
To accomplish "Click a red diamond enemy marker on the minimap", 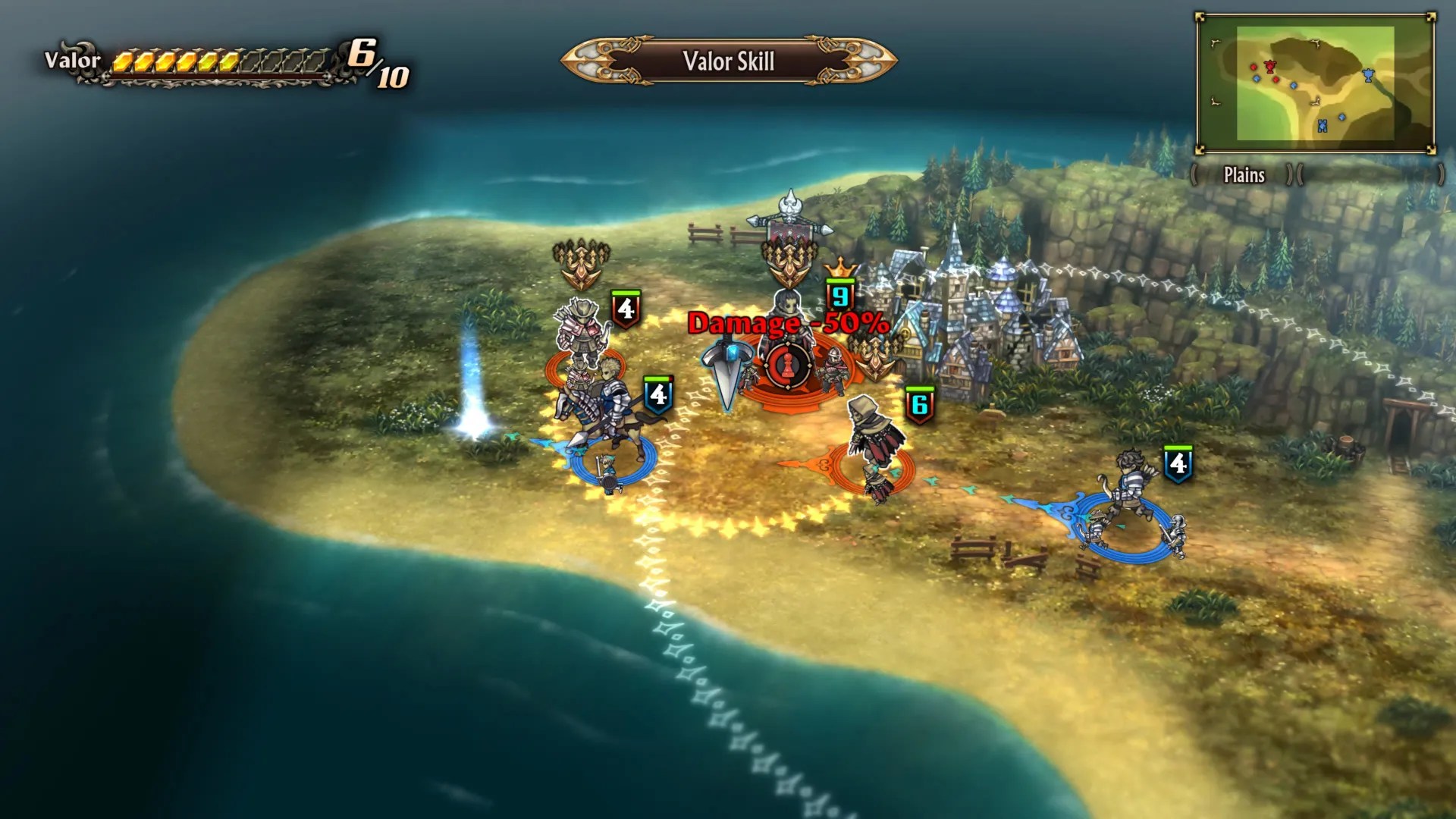I will (x=1254, y=67).
